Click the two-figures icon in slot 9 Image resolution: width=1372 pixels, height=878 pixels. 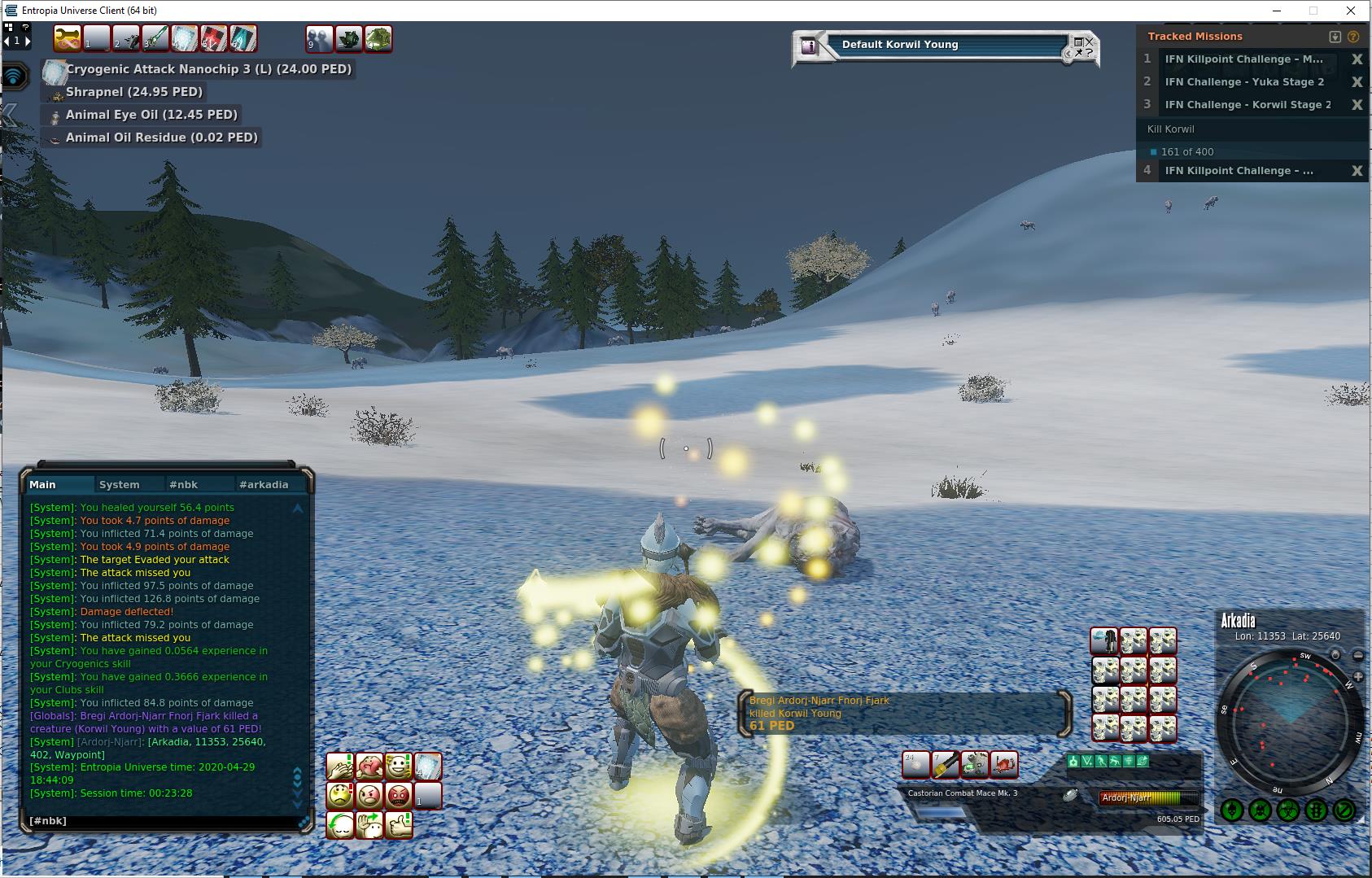(x=319, y=38)
